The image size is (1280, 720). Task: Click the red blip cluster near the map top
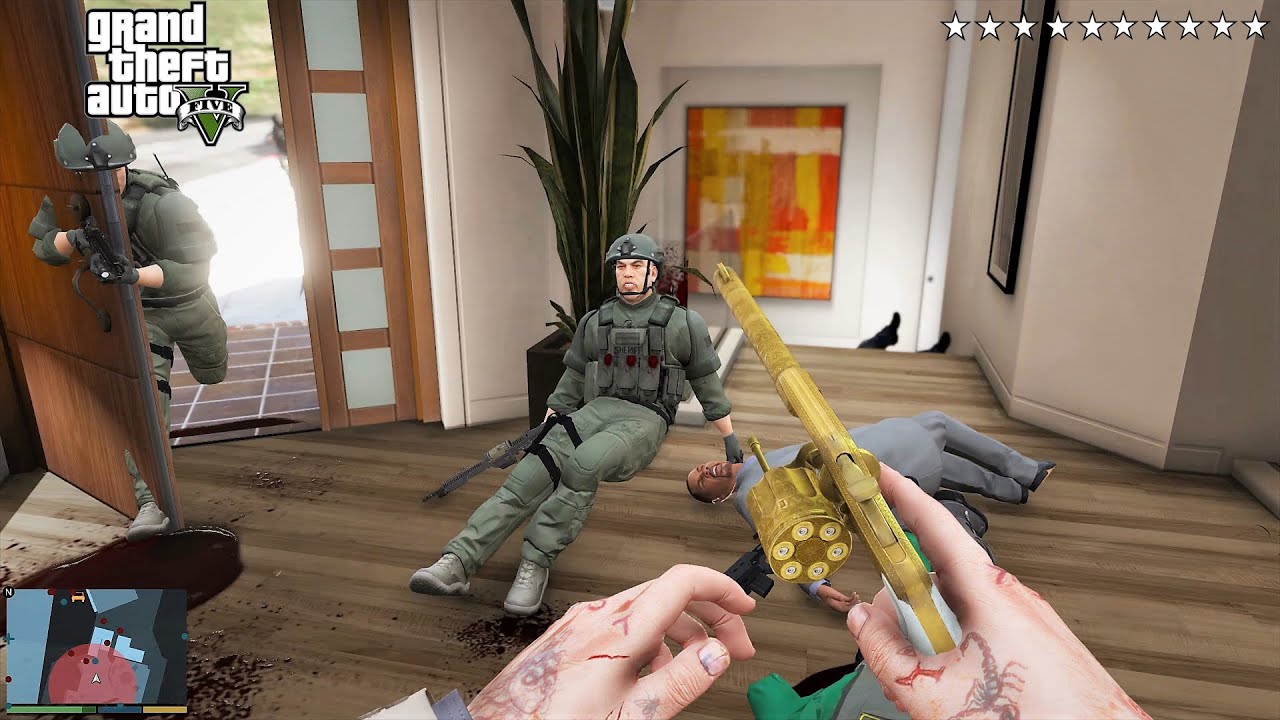[52, 592]
